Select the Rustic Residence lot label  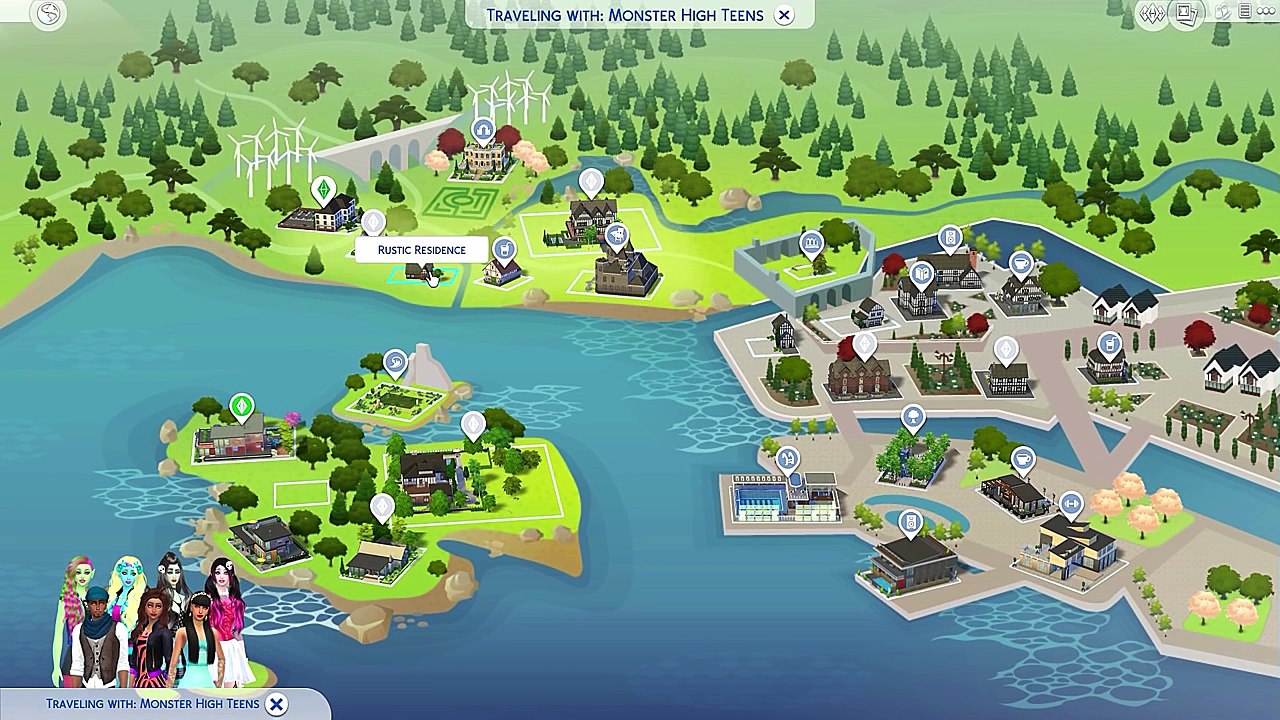[x=421, y=250]
